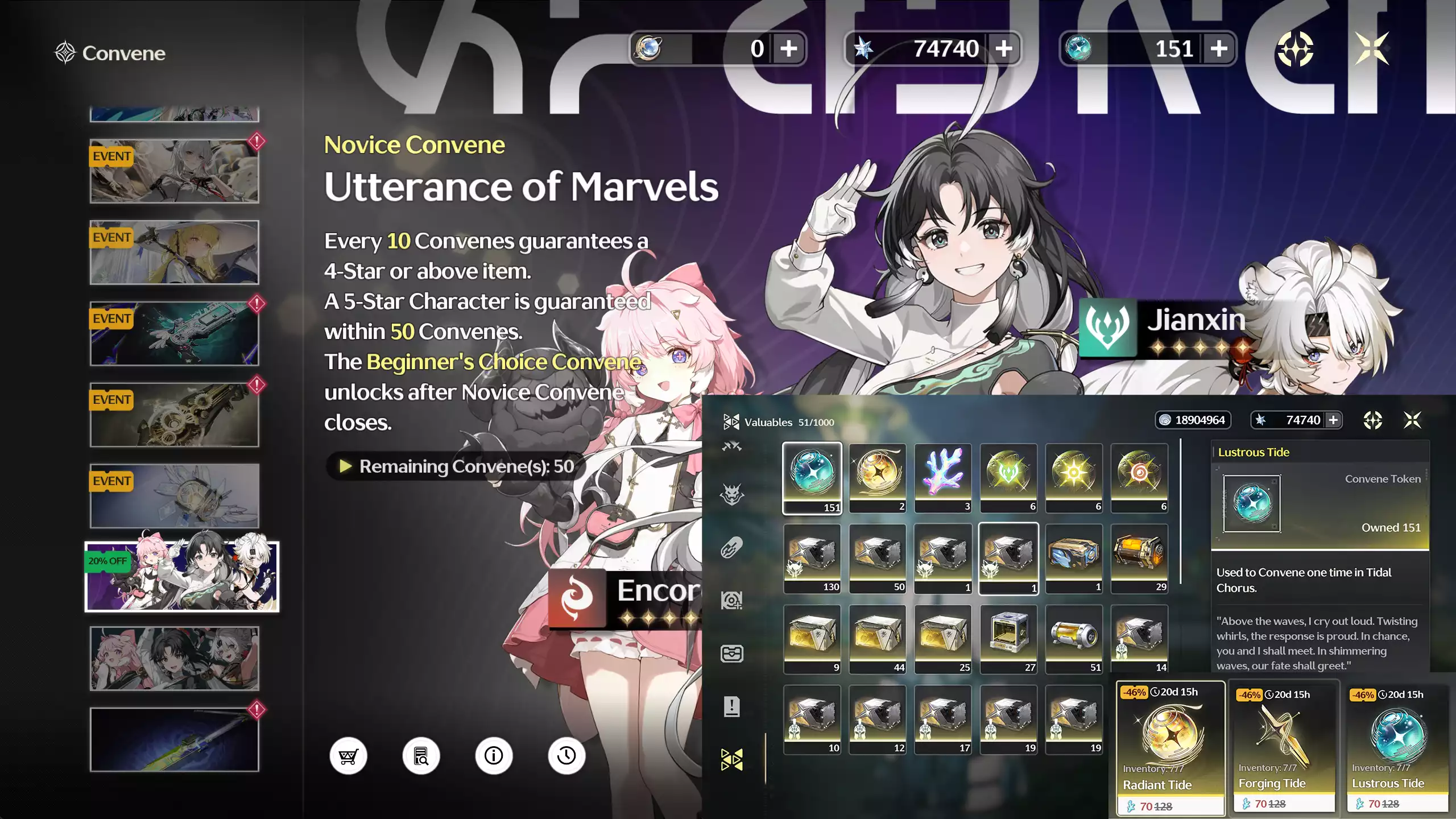Expand the Astrite count with its plus button

[x=1003, y=48]
